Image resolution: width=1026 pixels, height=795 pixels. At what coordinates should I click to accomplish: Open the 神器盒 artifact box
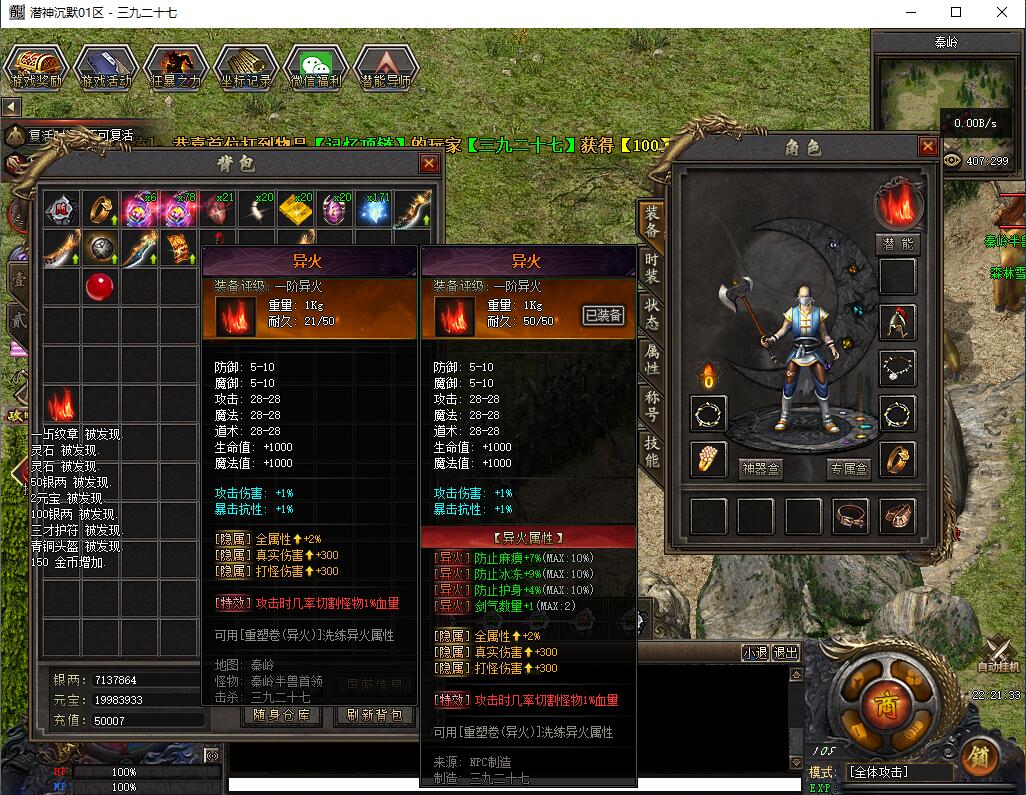tap(760, 467)
